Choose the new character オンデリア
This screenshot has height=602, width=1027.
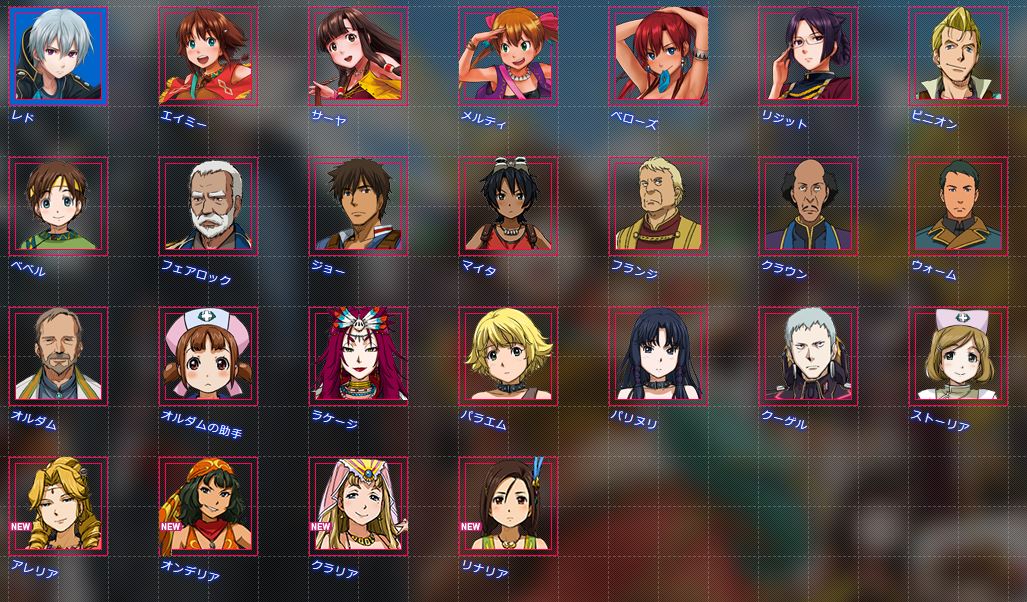click(208, 506)
